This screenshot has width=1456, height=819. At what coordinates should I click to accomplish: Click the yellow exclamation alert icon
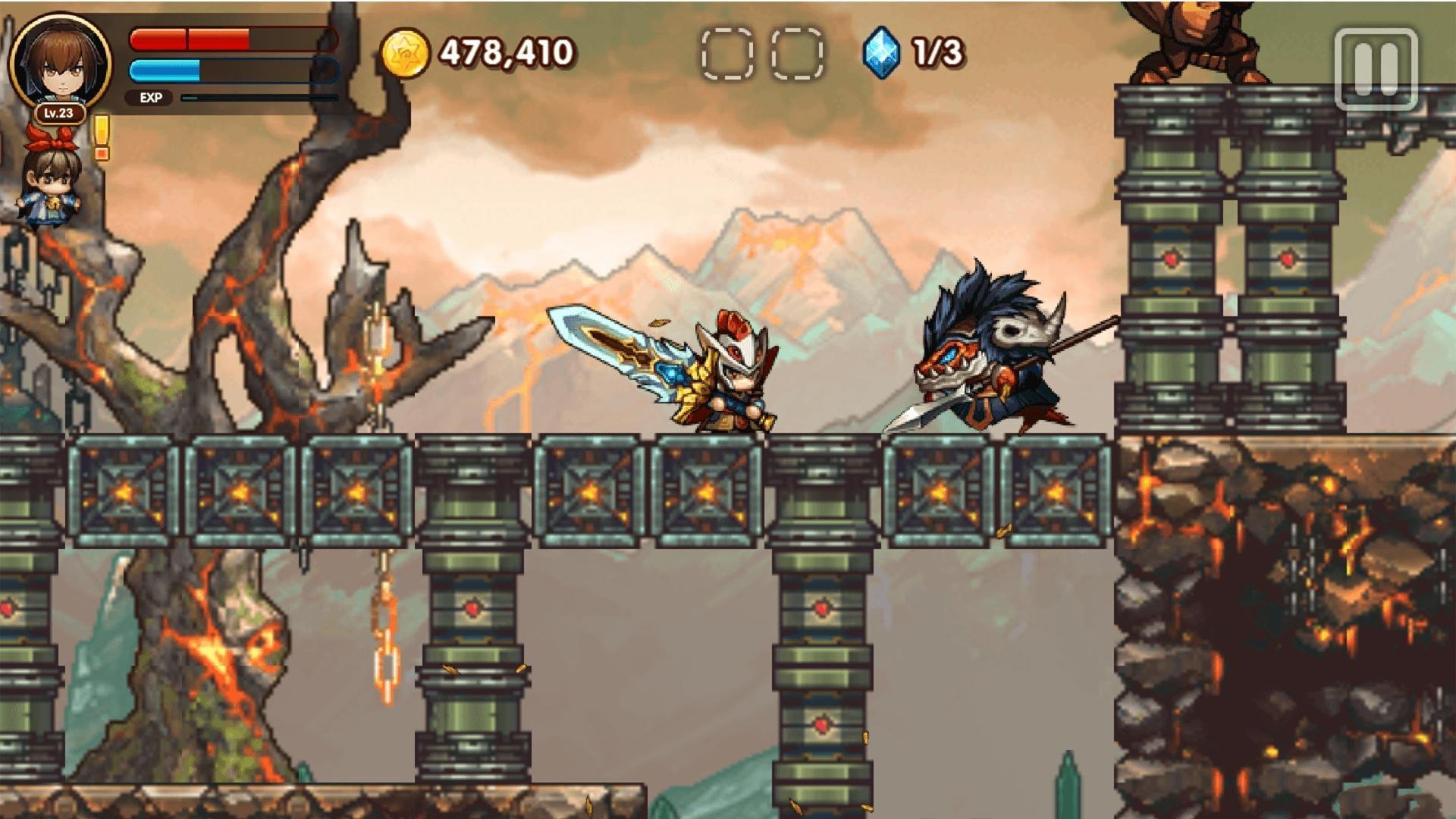pos(101,137)
